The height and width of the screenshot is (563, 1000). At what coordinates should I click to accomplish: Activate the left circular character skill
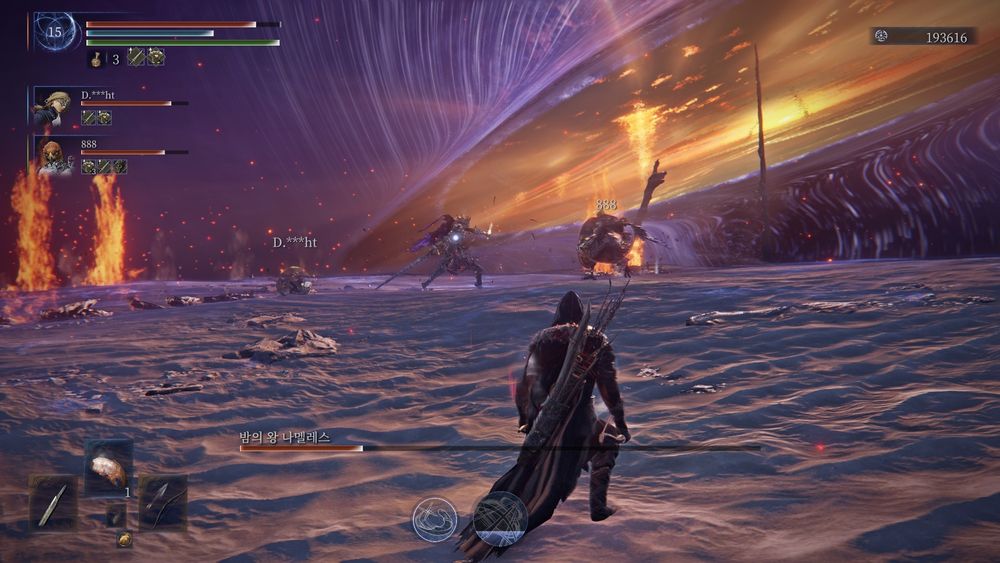(x=435, y=519)
